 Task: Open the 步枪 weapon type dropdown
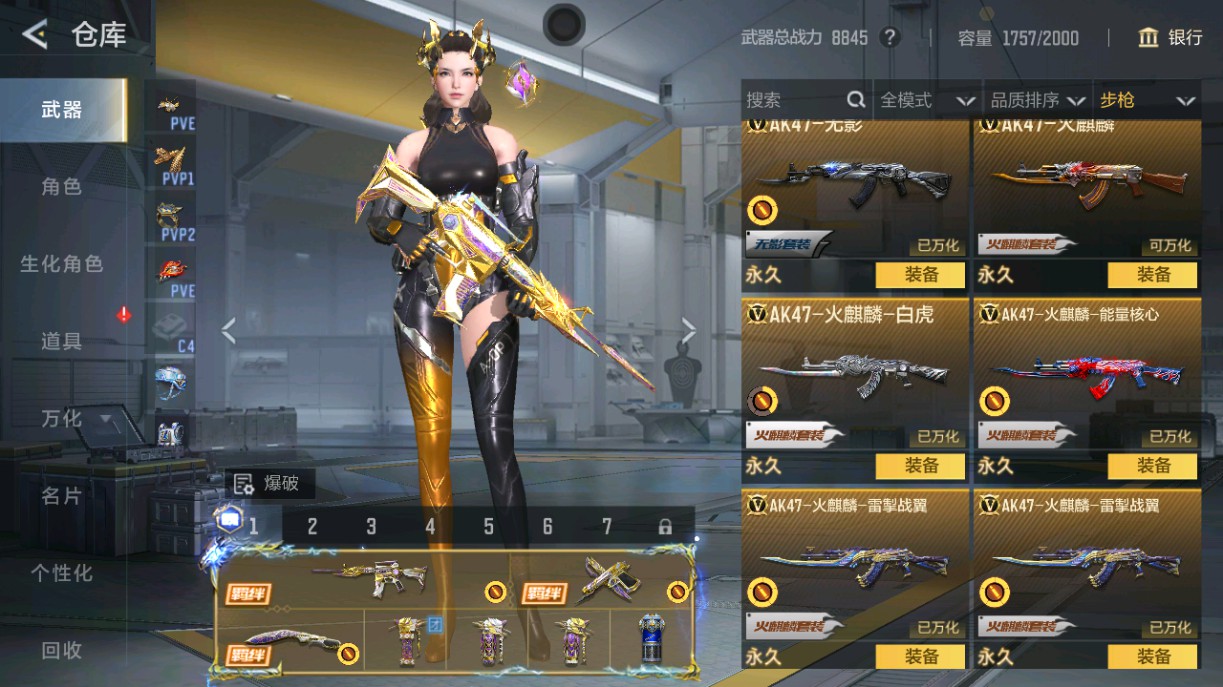click(x=1146, y=100)
